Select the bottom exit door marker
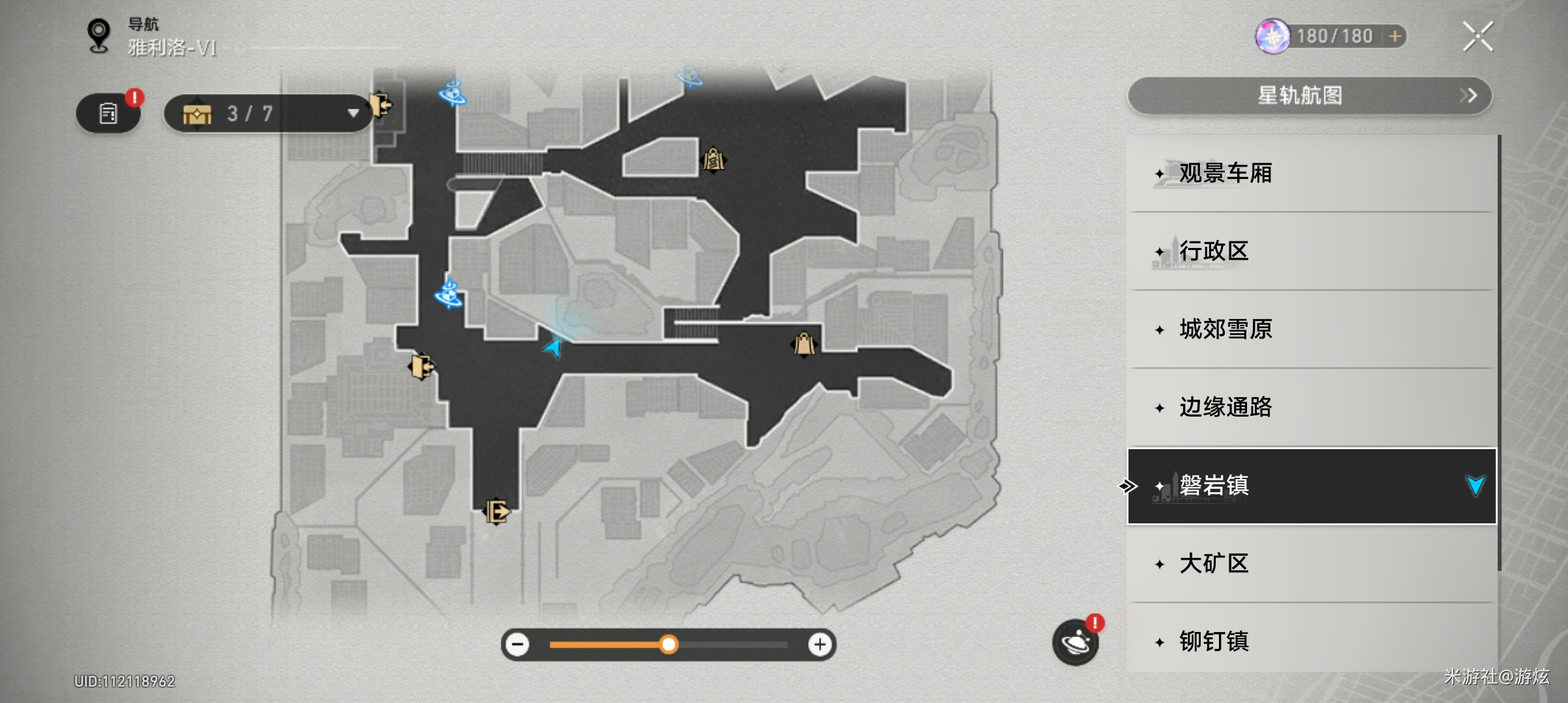This screenshot has width=1568, height=703. click(496, 511)
